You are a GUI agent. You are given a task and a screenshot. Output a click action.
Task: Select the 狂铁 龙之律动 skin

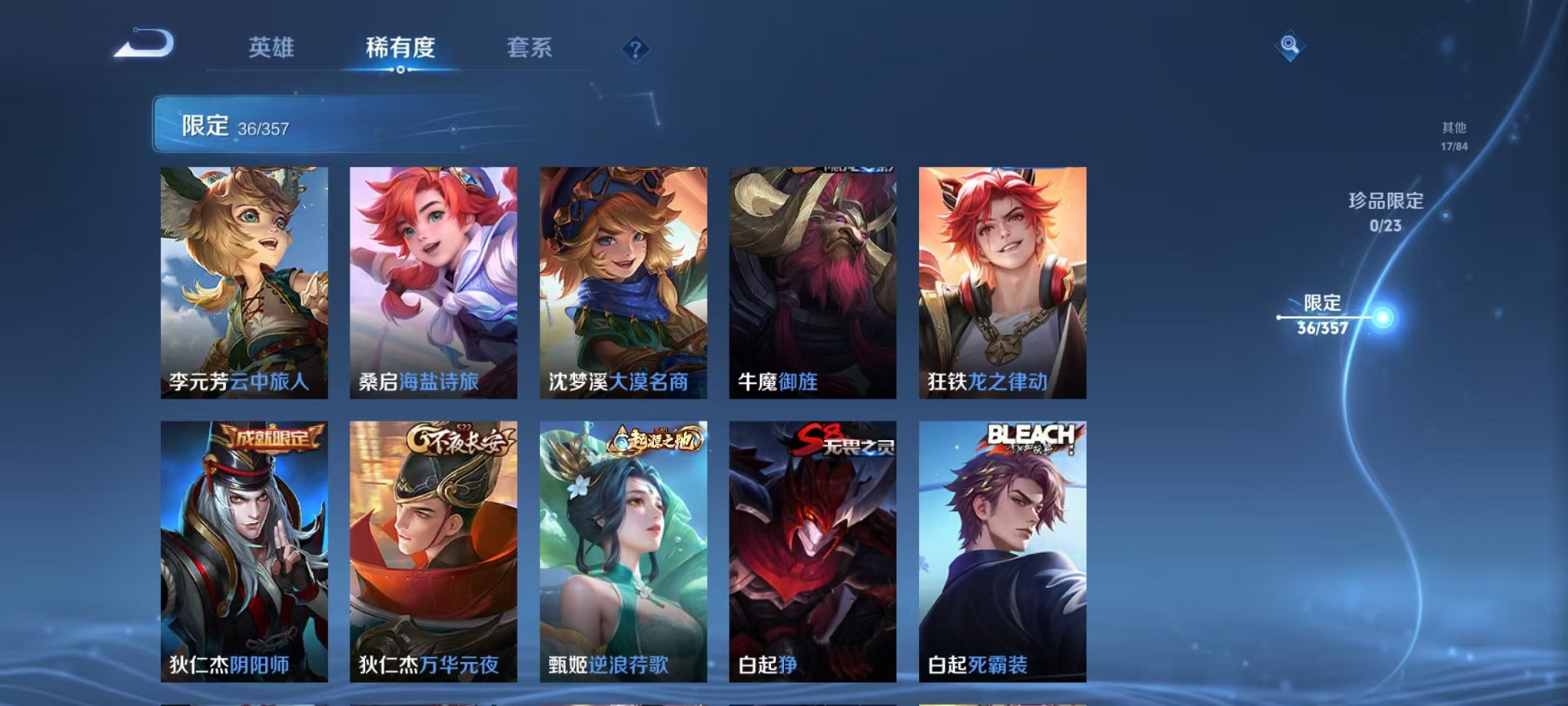click(999, 285)
